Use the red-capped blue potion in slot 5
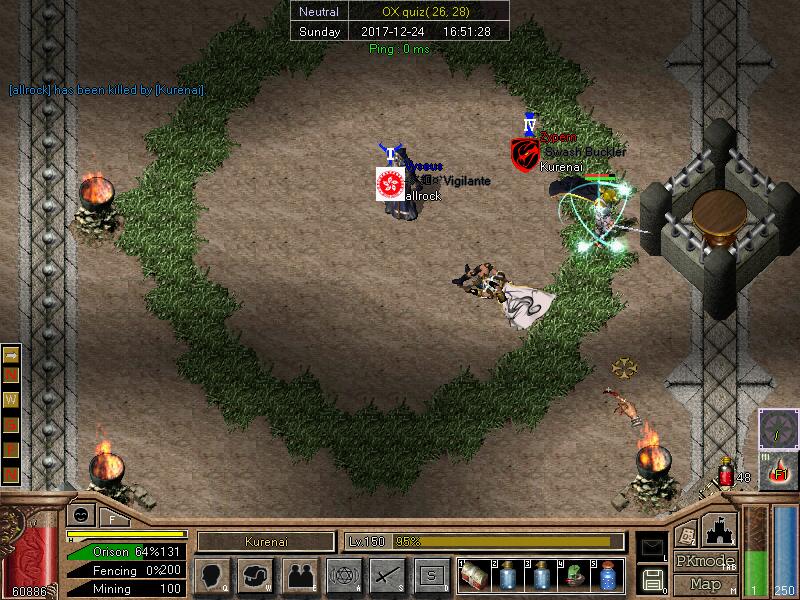This screenshot has width=800, height=600. (607, 576)
